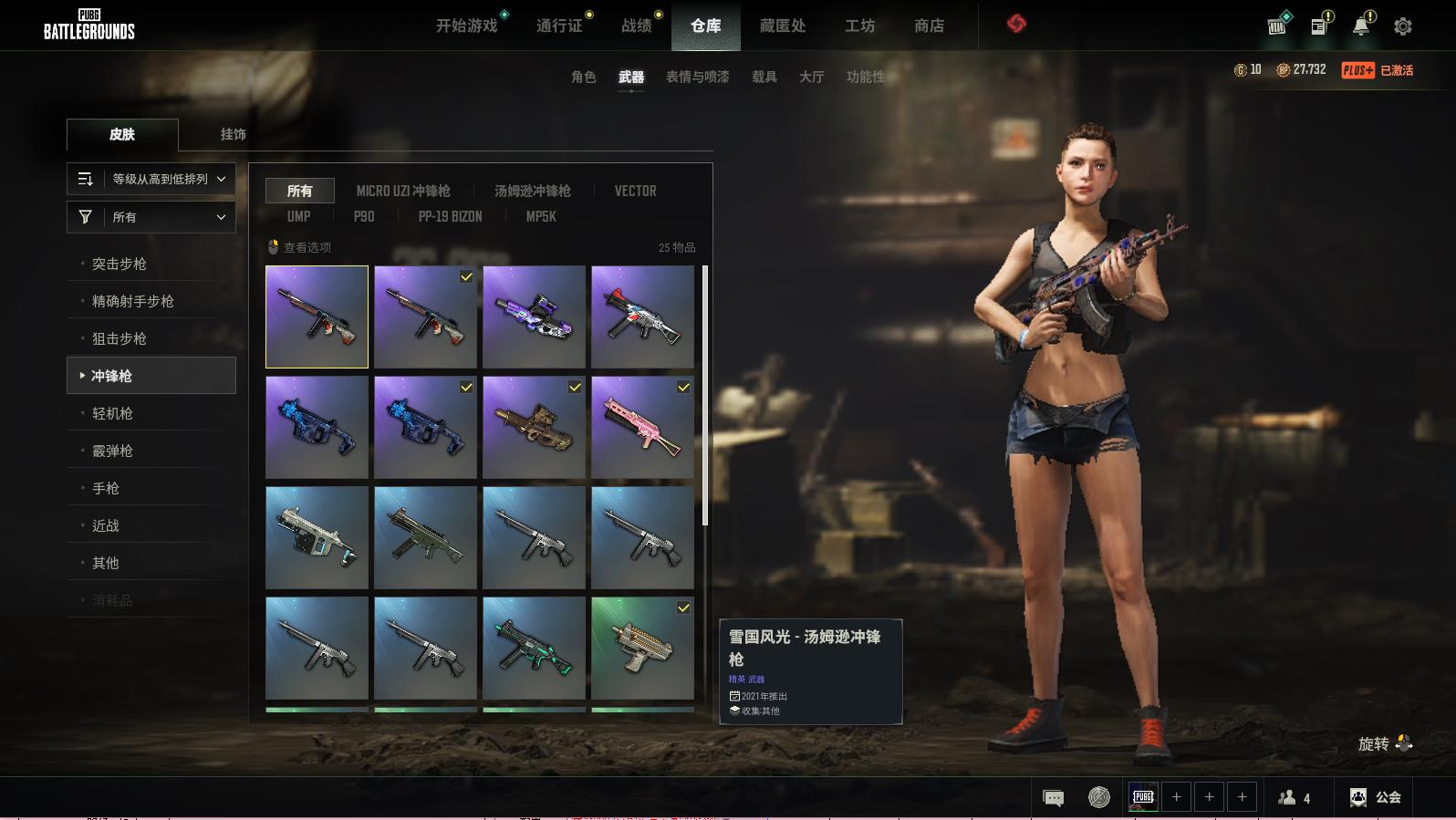Select the 突击步枪 assault rifle category
Image resolution: width=1456 pixels, height=820 pixels.
tap(120, 264)
